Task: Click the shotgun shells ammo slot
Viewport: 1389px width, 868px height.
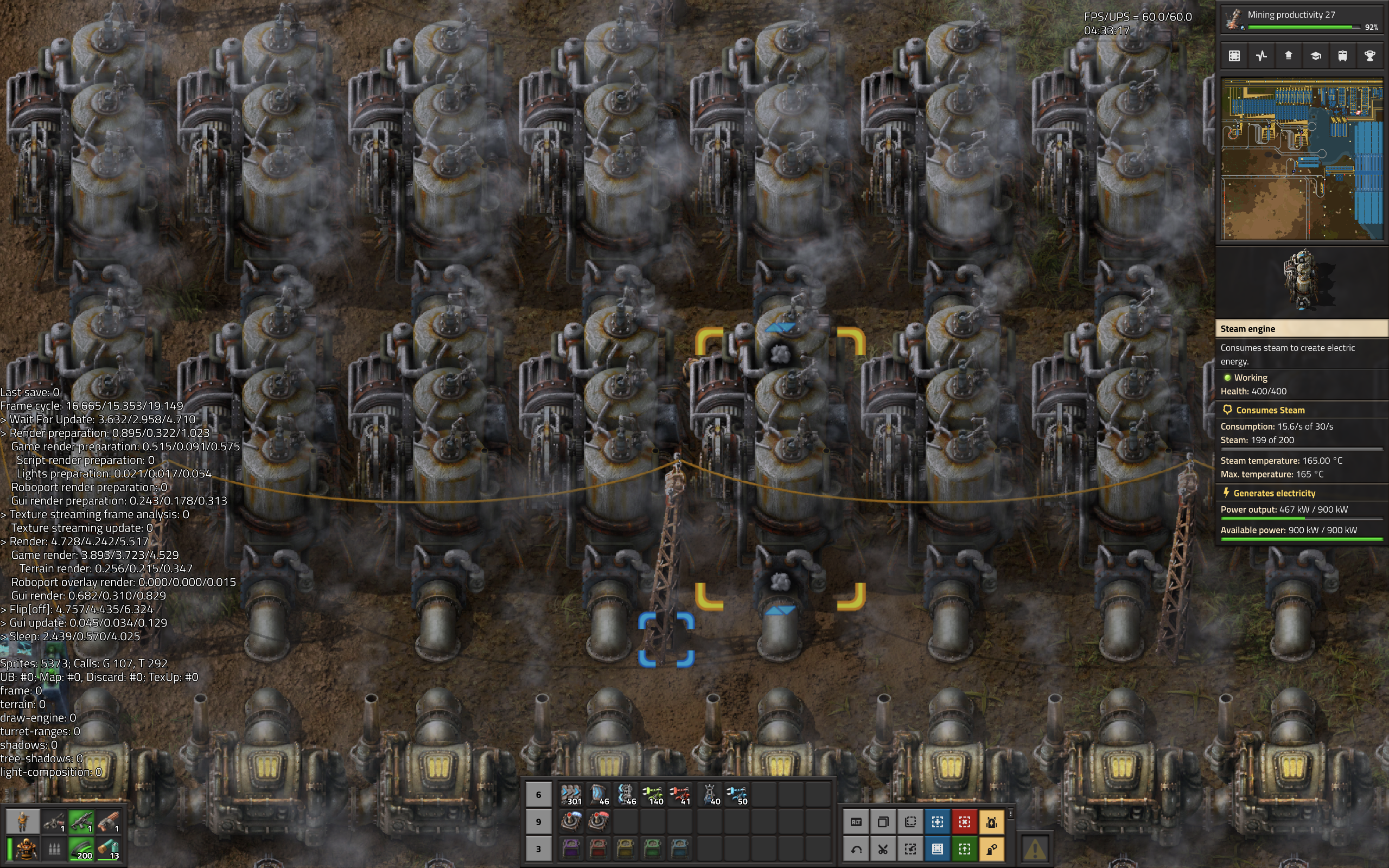Action: click(109, 848)
